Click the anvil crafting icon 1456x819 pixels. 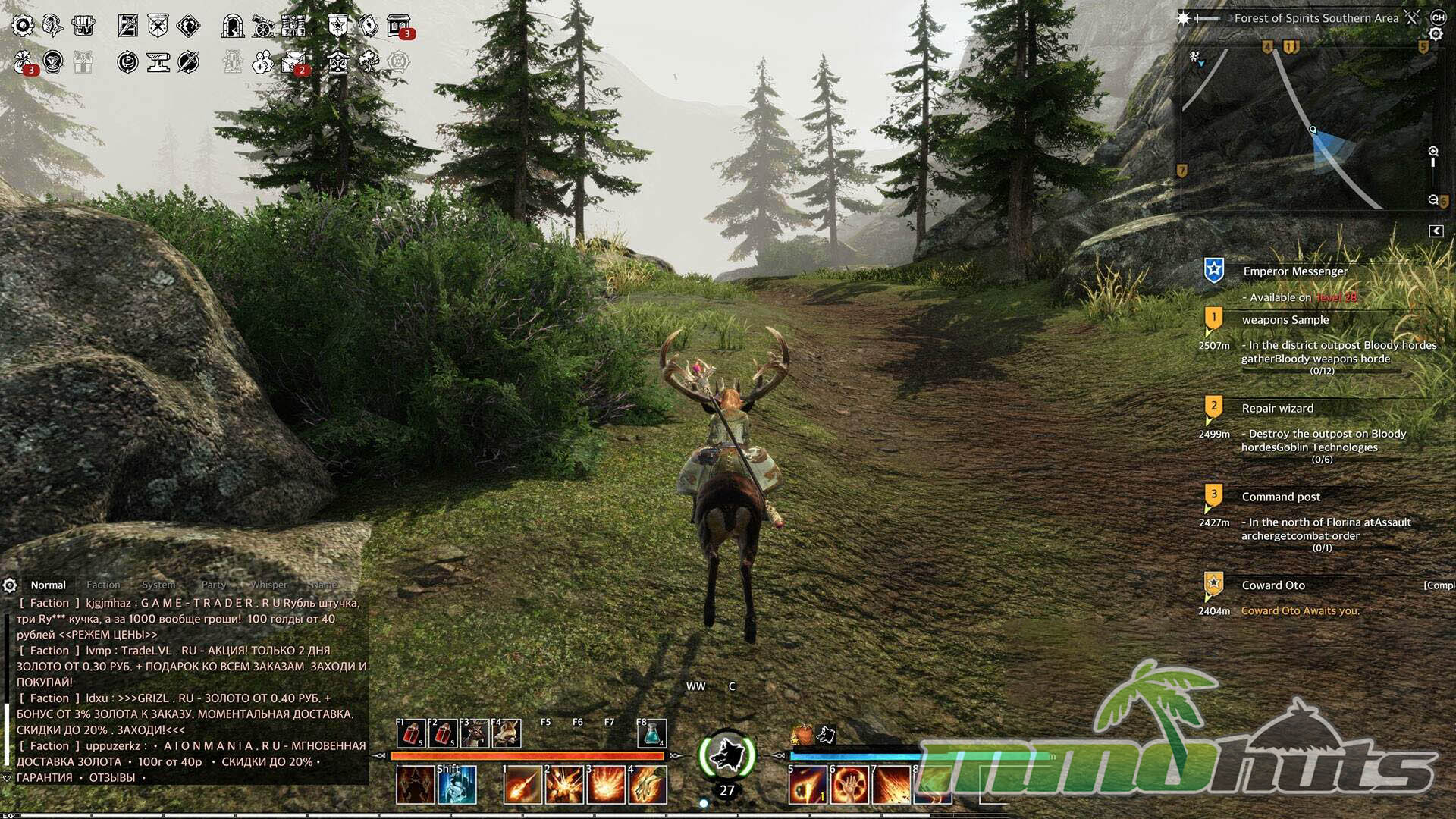click(158, 62)
